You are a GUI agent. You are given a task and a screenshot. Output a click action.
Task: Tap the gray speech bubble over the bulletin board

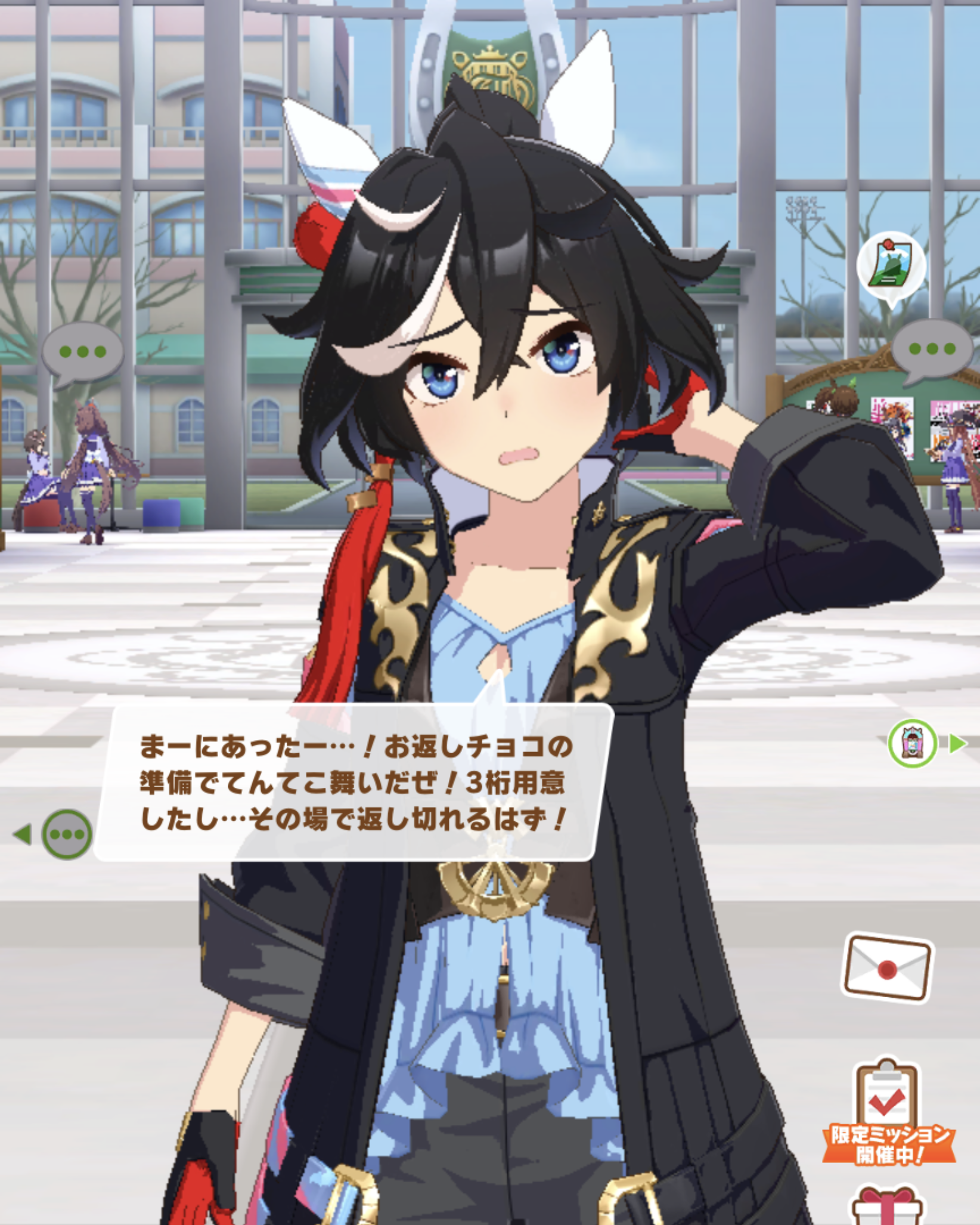(x=932, y=351)
